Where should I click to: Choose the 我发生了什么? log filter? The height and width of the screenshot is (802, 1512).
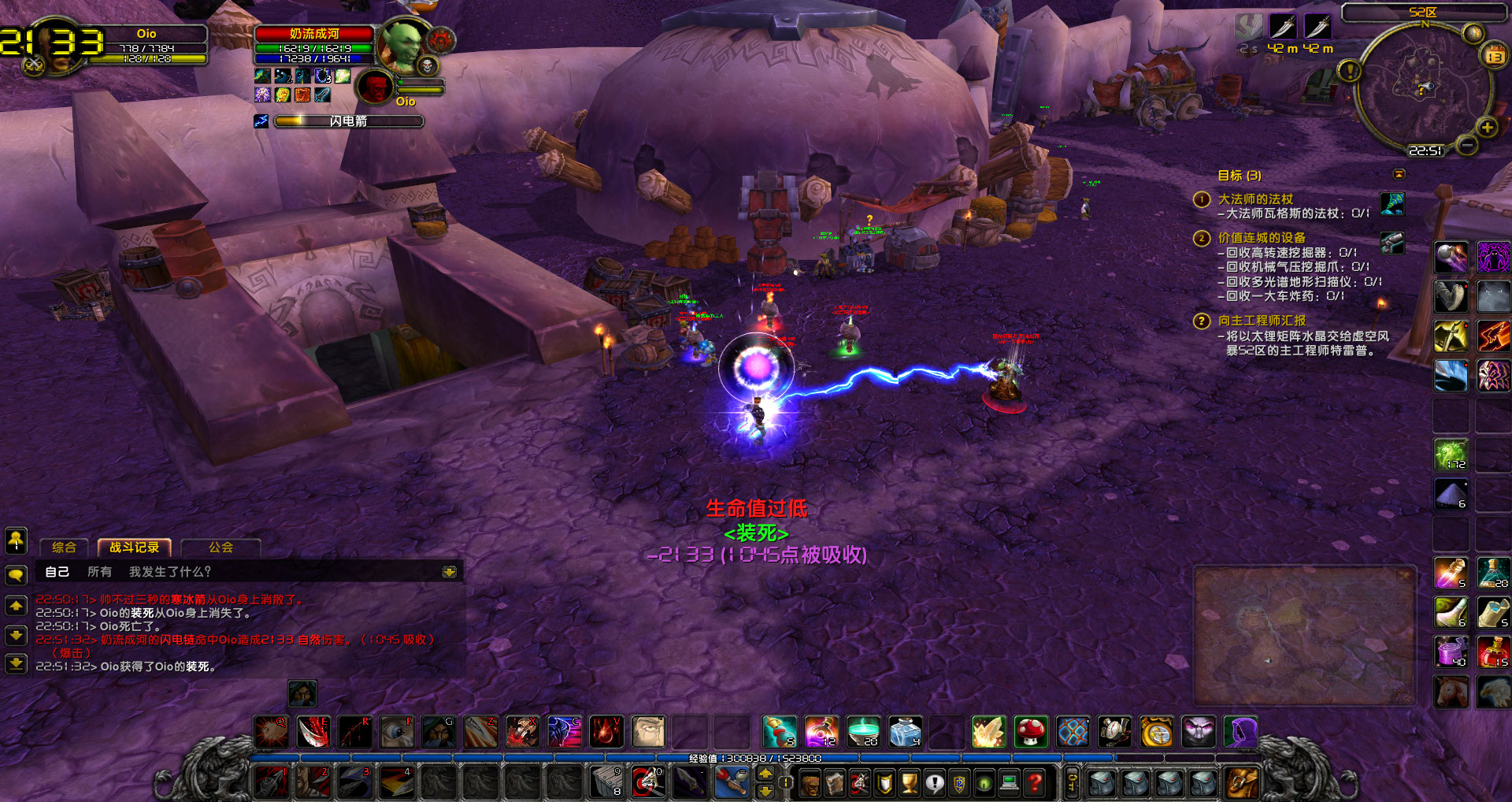[170, 572]
